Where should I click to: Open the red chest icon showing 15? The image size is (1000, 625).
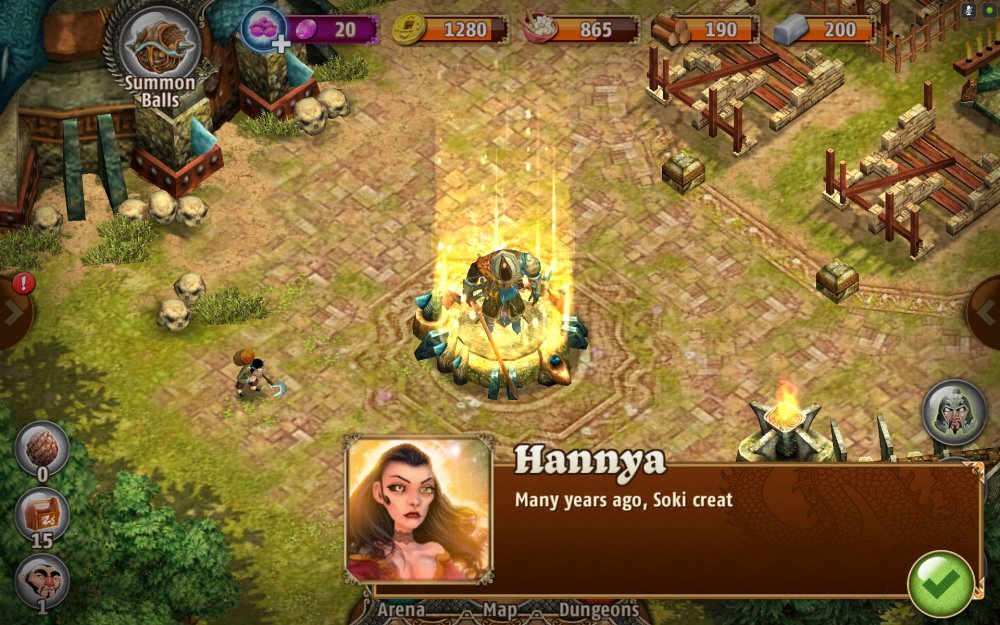tap(42, 514)
